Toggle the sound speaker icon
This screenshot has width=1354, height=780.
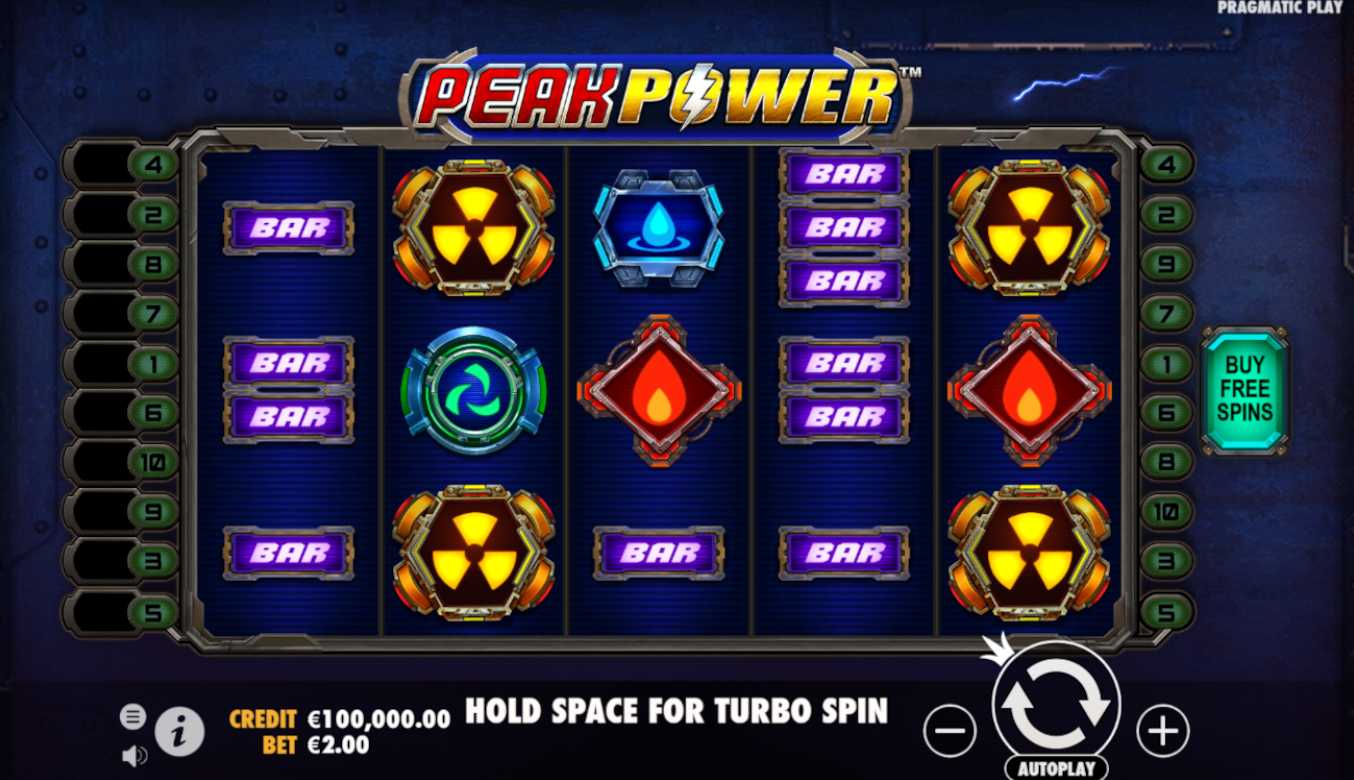click(x=134, y=756)
